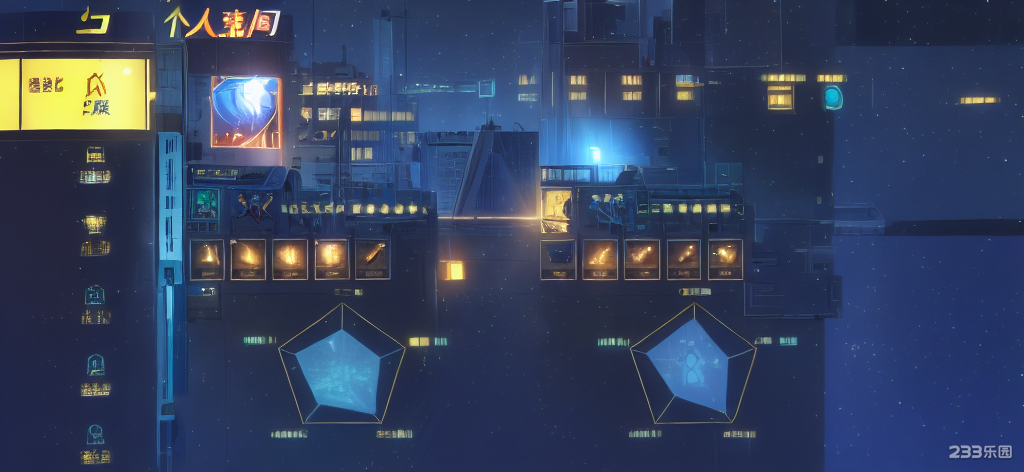Click the teal round icon near the top
The height and width of the screenshot is (472, 1024).
832,97
